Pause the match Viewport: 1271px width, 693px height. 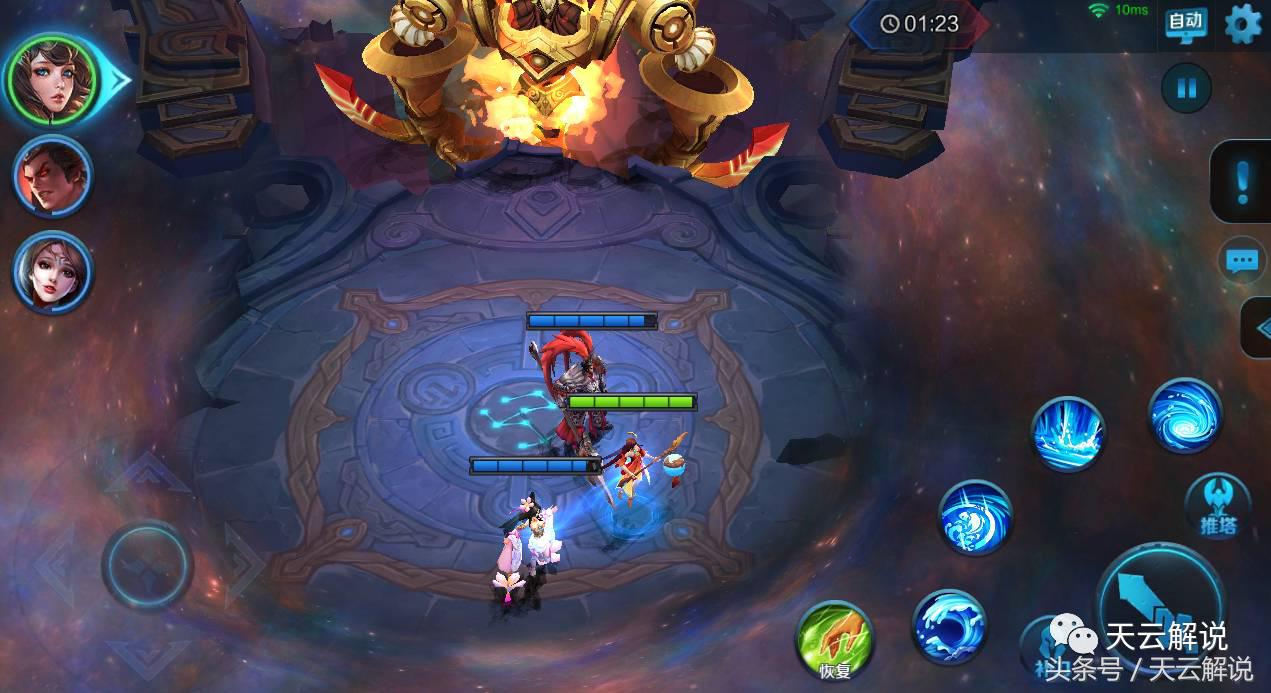[x=1186, y=88]
